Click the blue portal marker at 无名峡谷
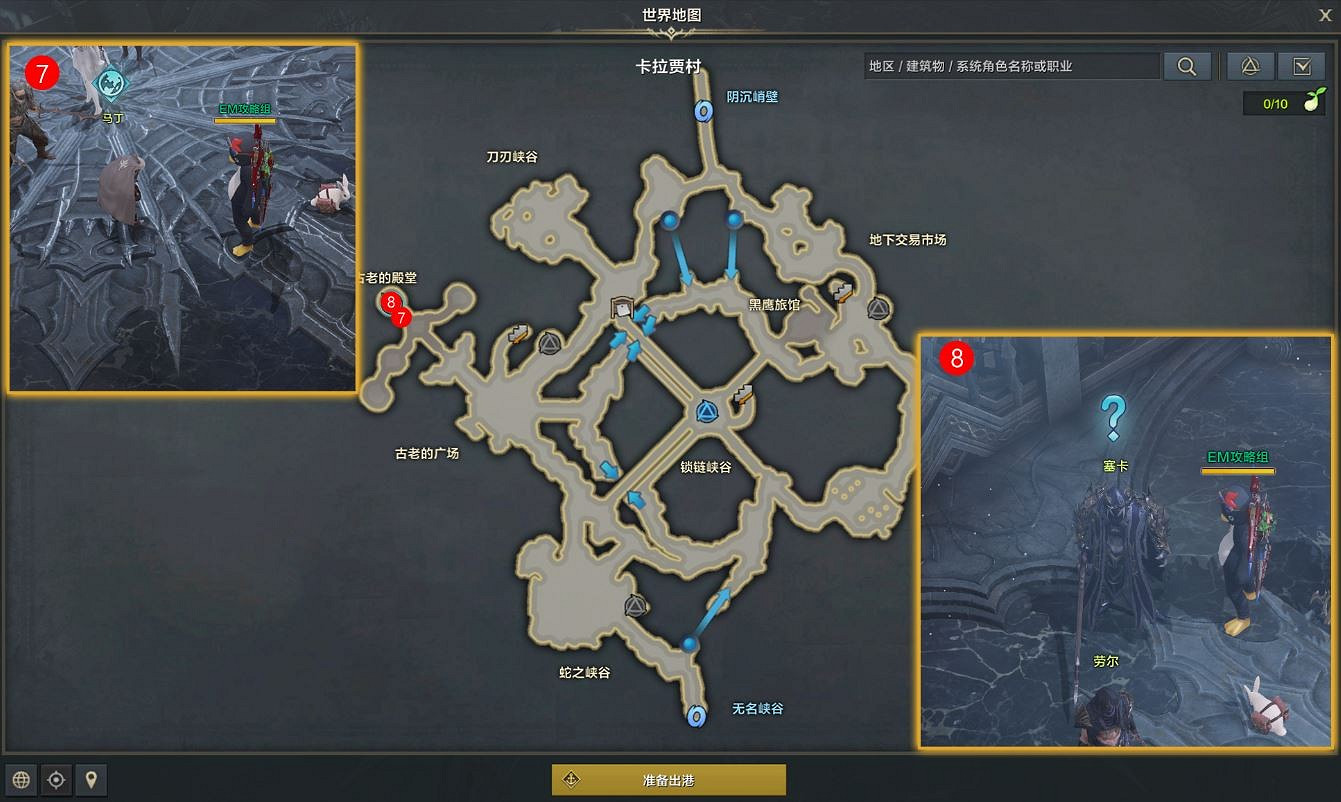The height and width of the screenshot is (802, 1341). pos(694,716)
